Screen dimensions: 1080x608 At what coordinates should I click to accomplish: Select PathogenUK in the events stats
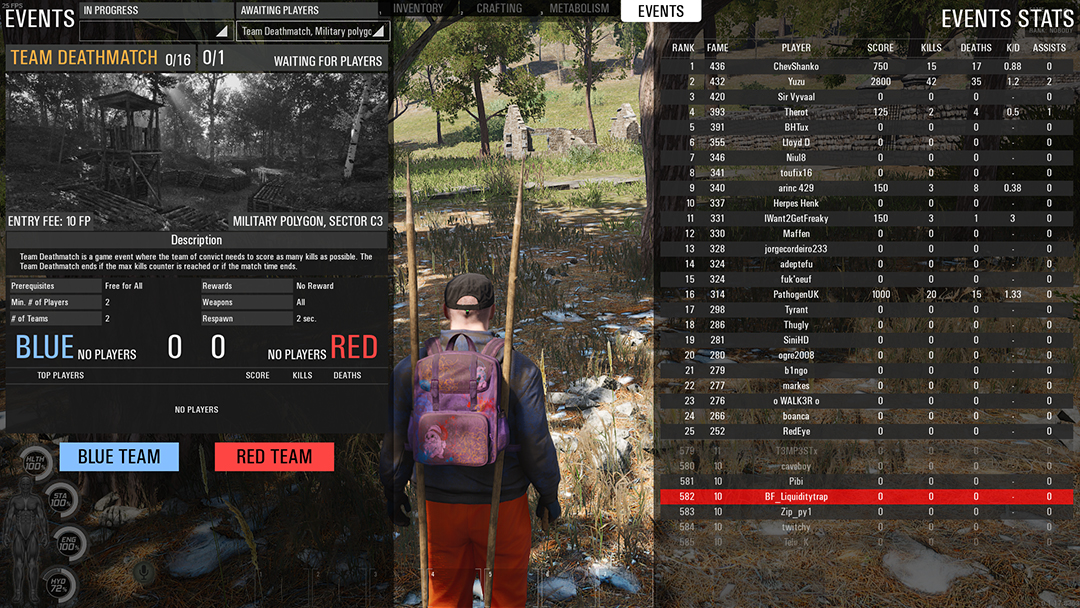point(796,295)
